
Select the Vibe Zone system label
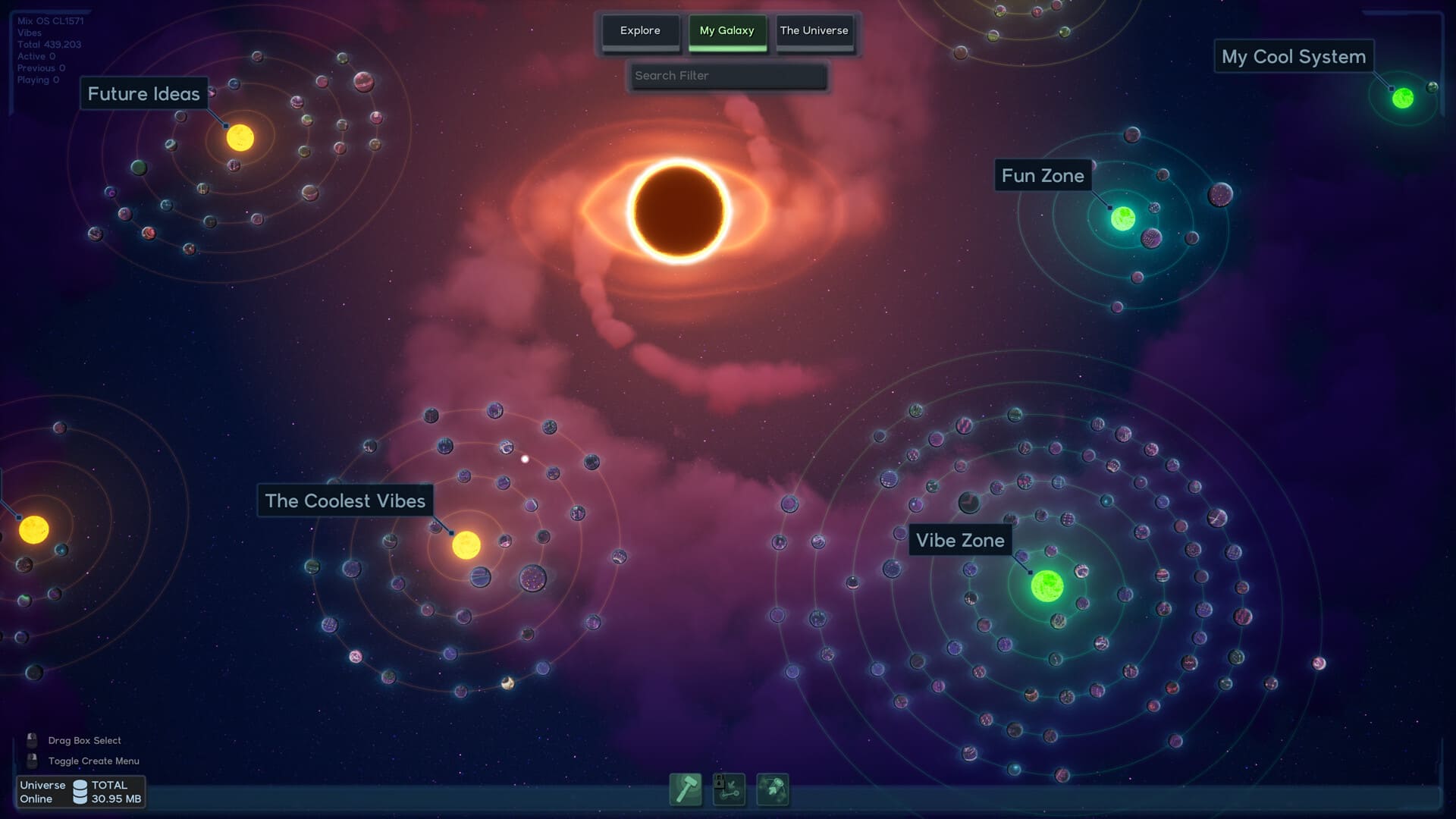pos(960,541)
